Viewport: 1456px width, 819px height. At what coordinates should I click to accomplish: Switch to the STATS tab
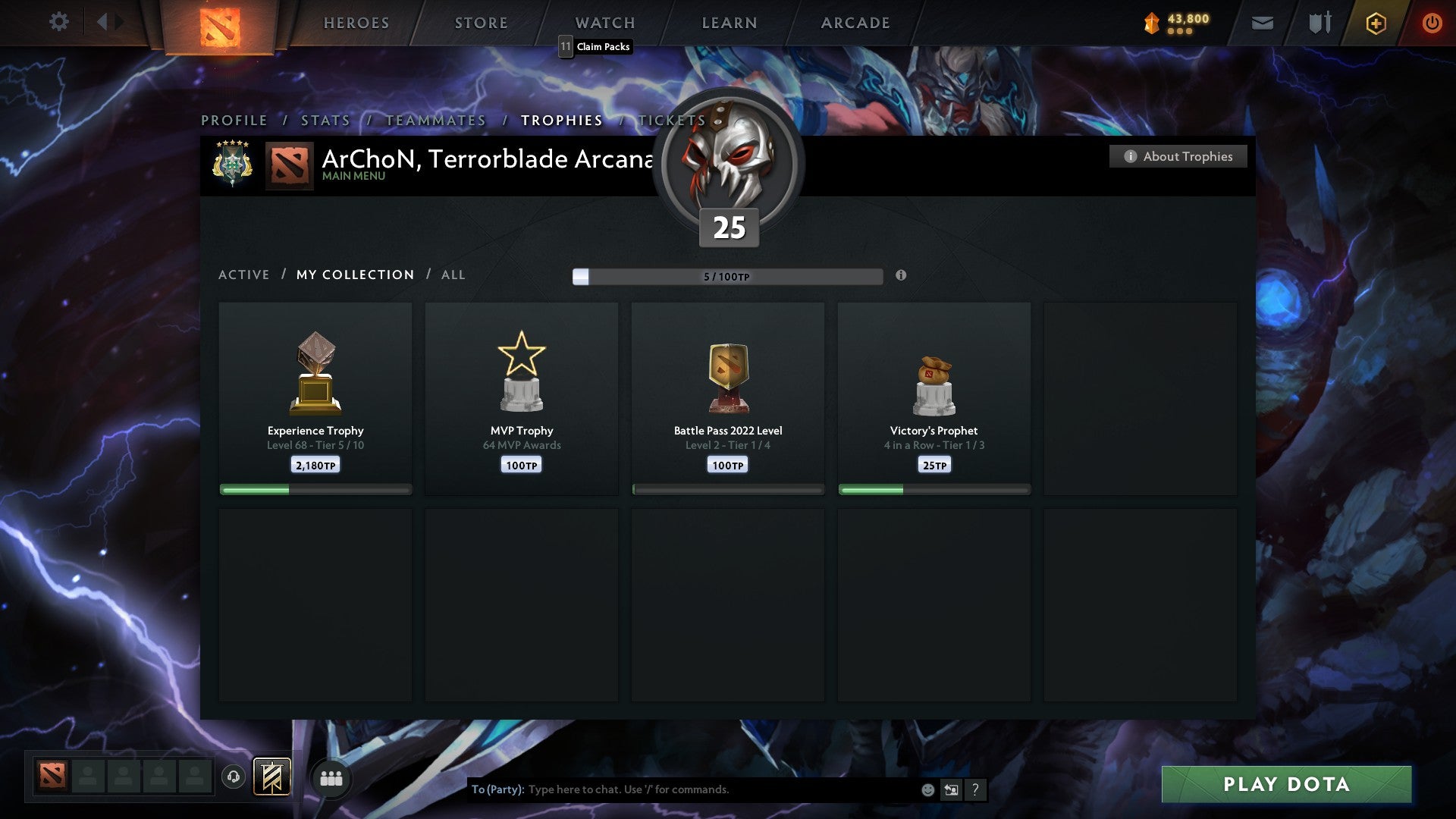325,120
